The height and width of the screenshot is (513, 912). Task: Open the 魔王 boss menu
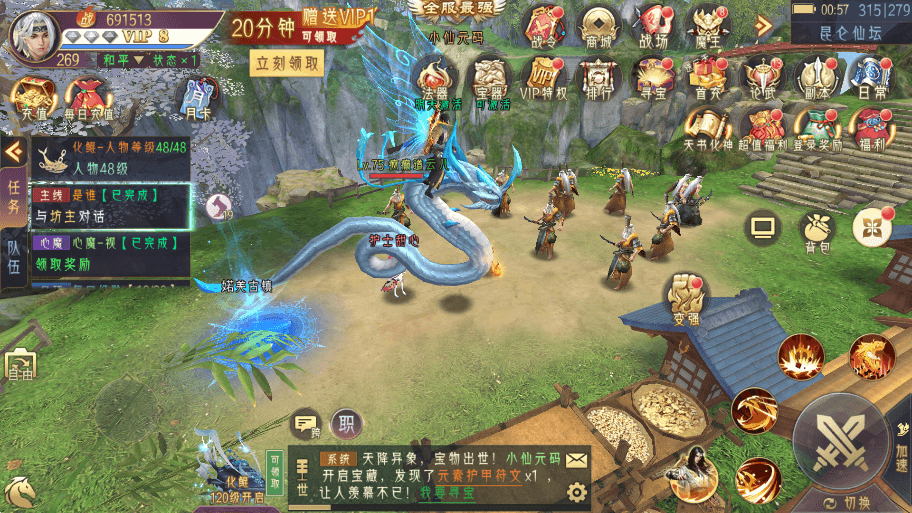click(x=709, y=25)
